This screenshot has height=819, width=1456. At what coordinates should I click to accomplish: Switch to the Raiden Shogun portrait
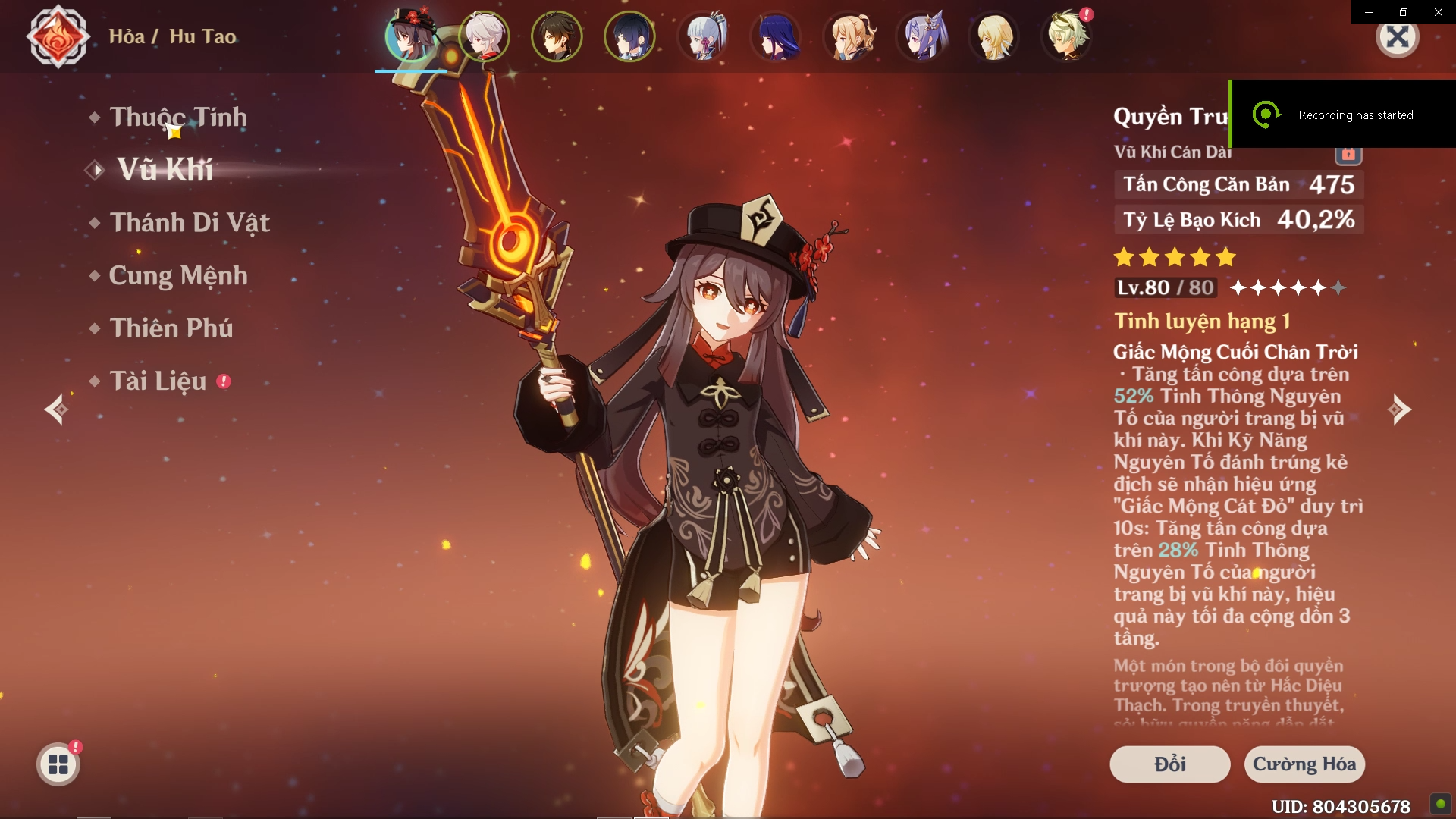775,36
